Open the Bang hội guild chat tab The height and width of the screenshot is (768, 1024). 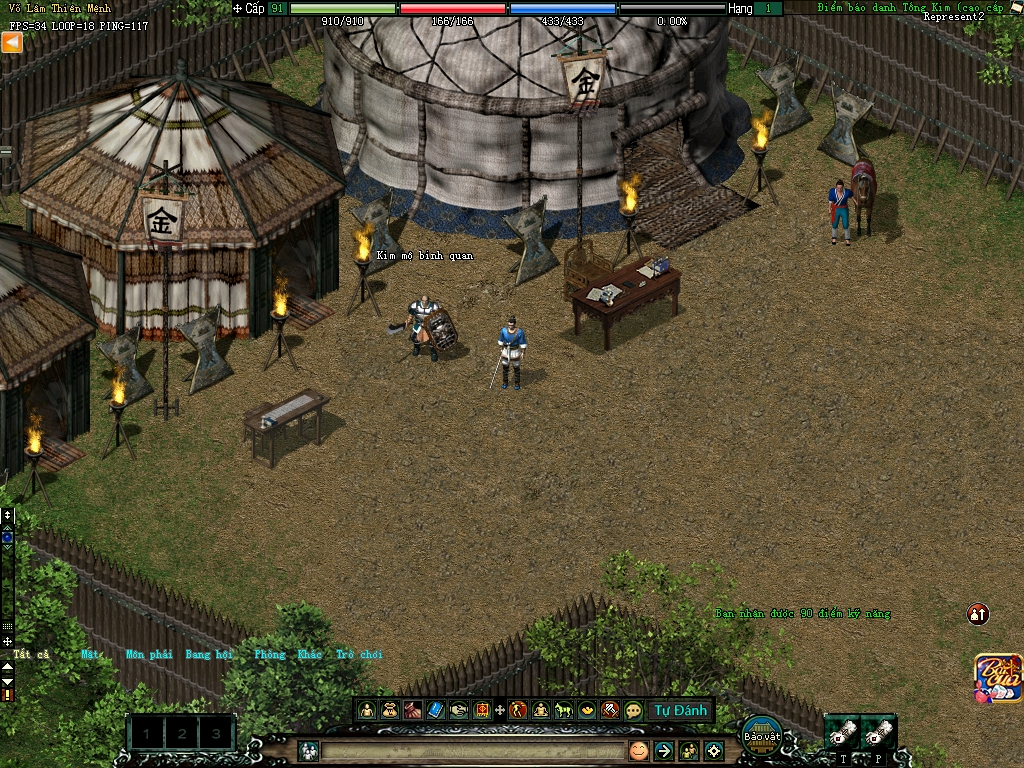pyautogui.click(x=208, y=654)
